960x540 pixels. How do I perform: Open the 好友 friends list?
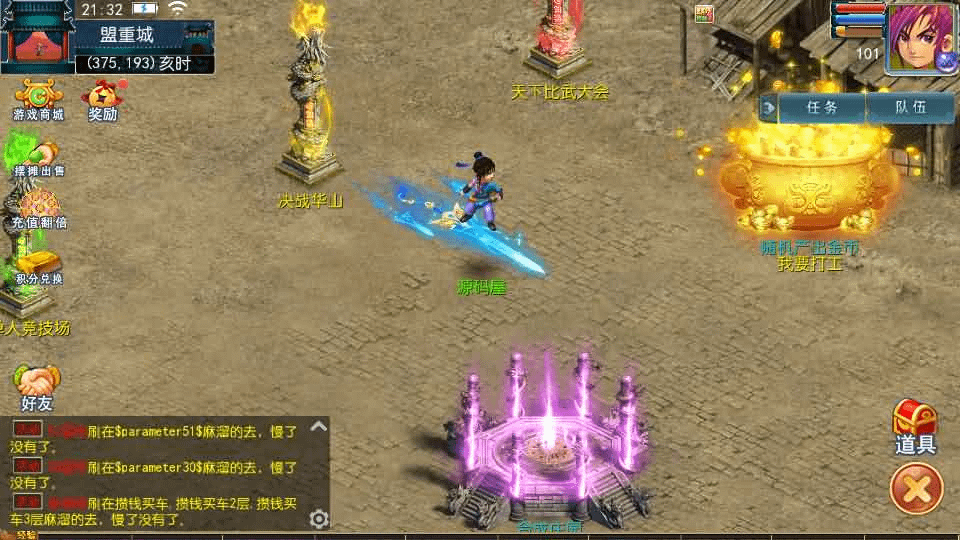37,387
